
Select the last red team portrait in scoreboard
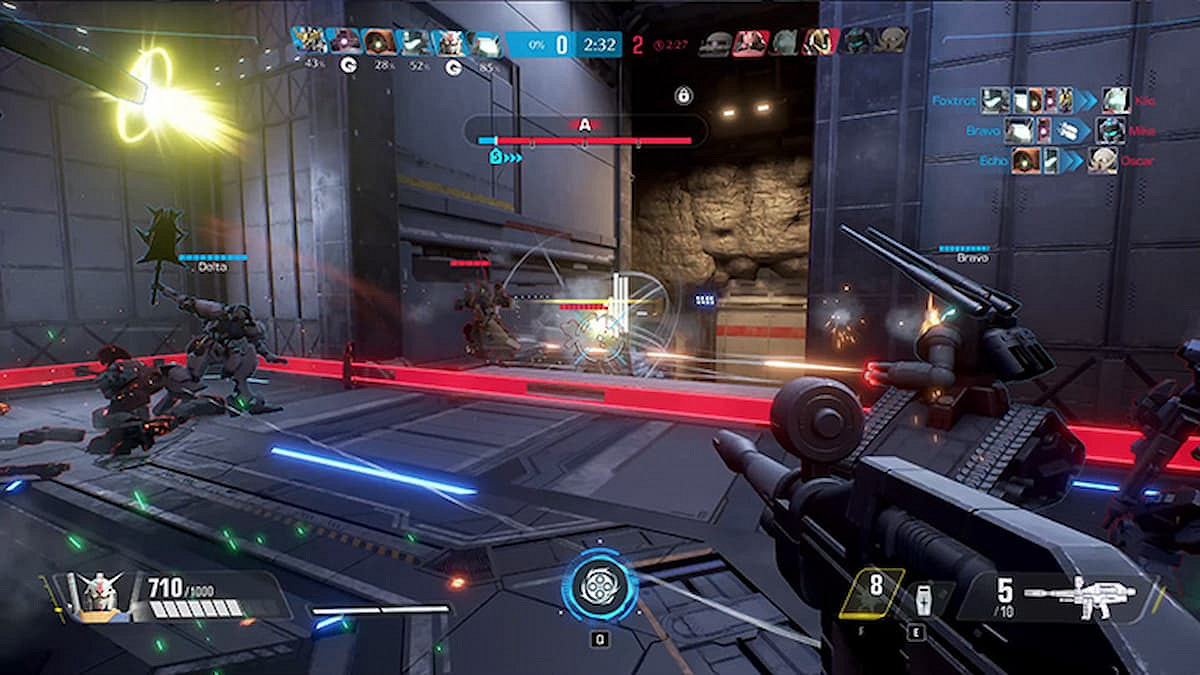[890, 41]
